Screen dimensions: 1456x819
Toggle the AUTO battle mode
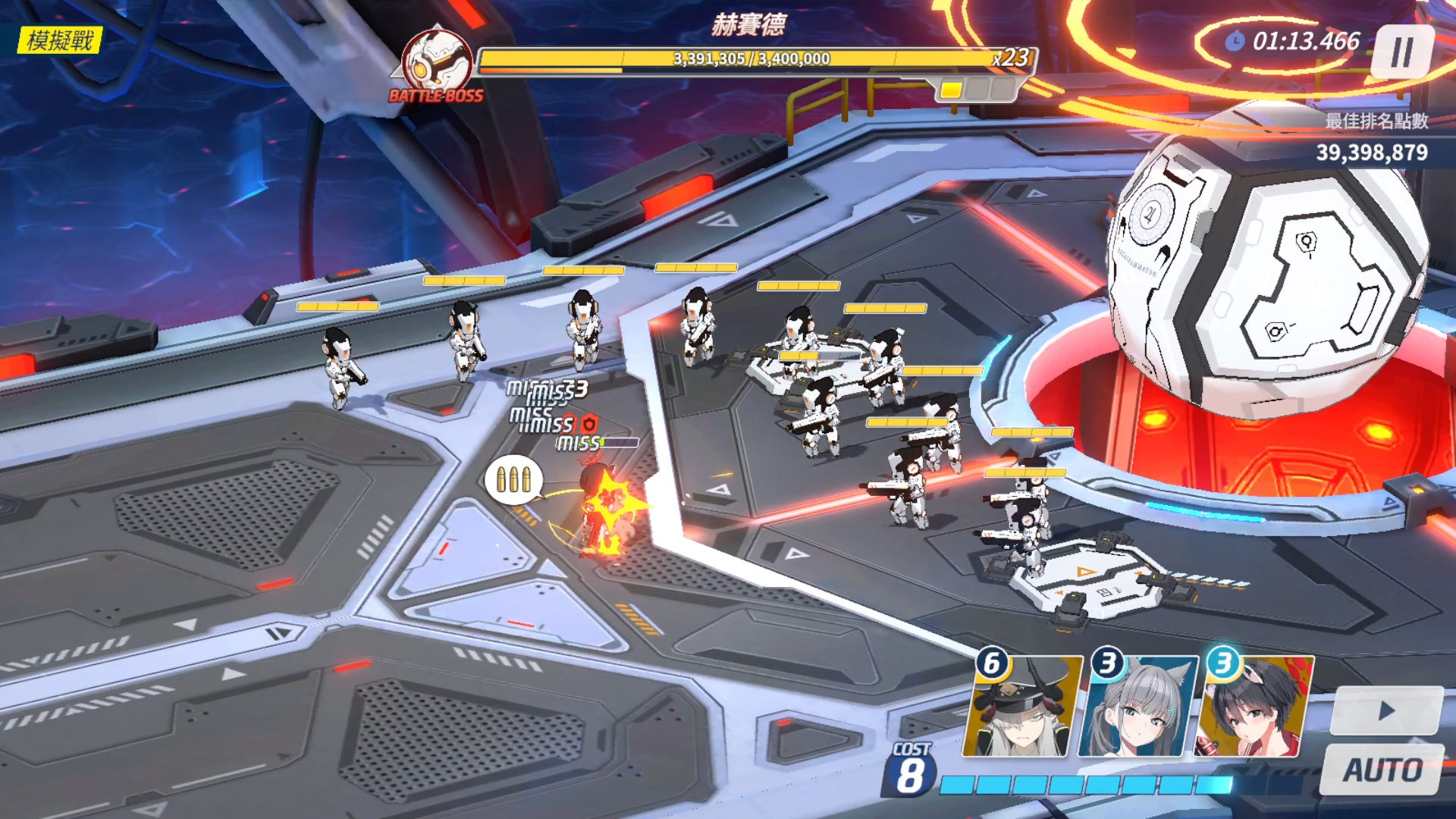(x=1382, y=770)
